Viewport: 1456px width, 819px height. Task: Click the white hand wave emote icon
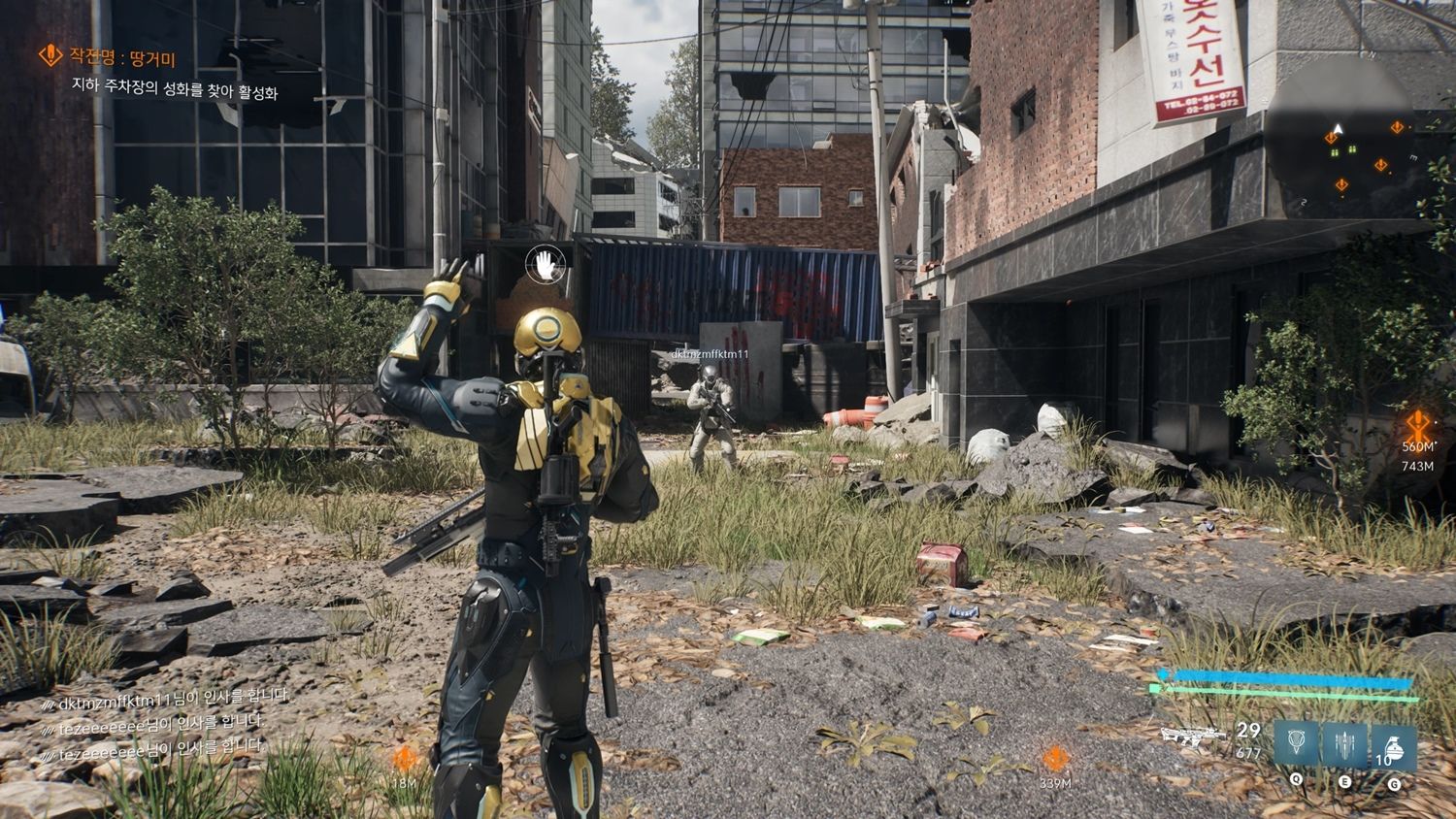[x=546, y=263]
